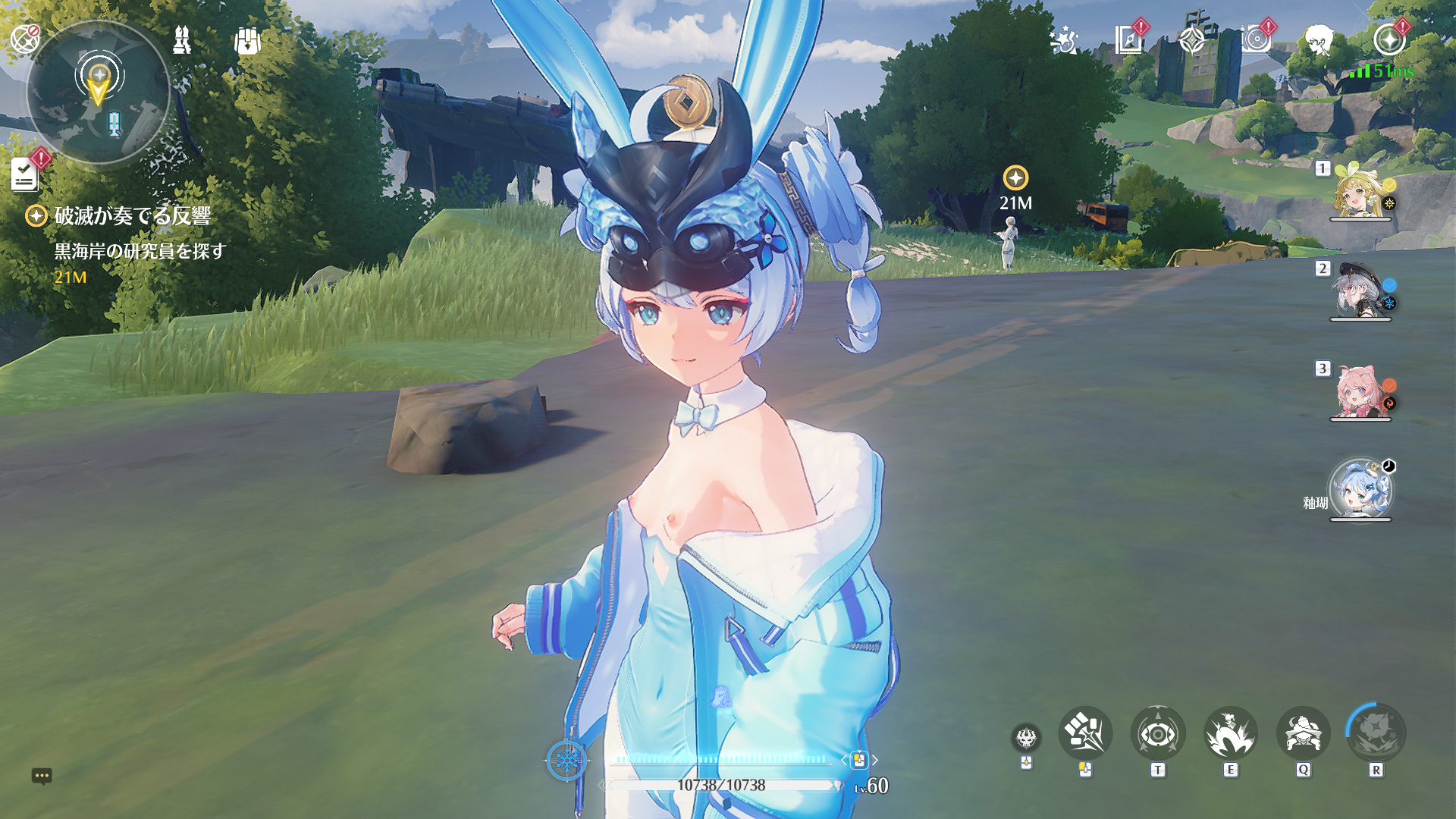Click the diamond compass events icon
This screenshot has width=1456, height=819.
click(1193, 40)
